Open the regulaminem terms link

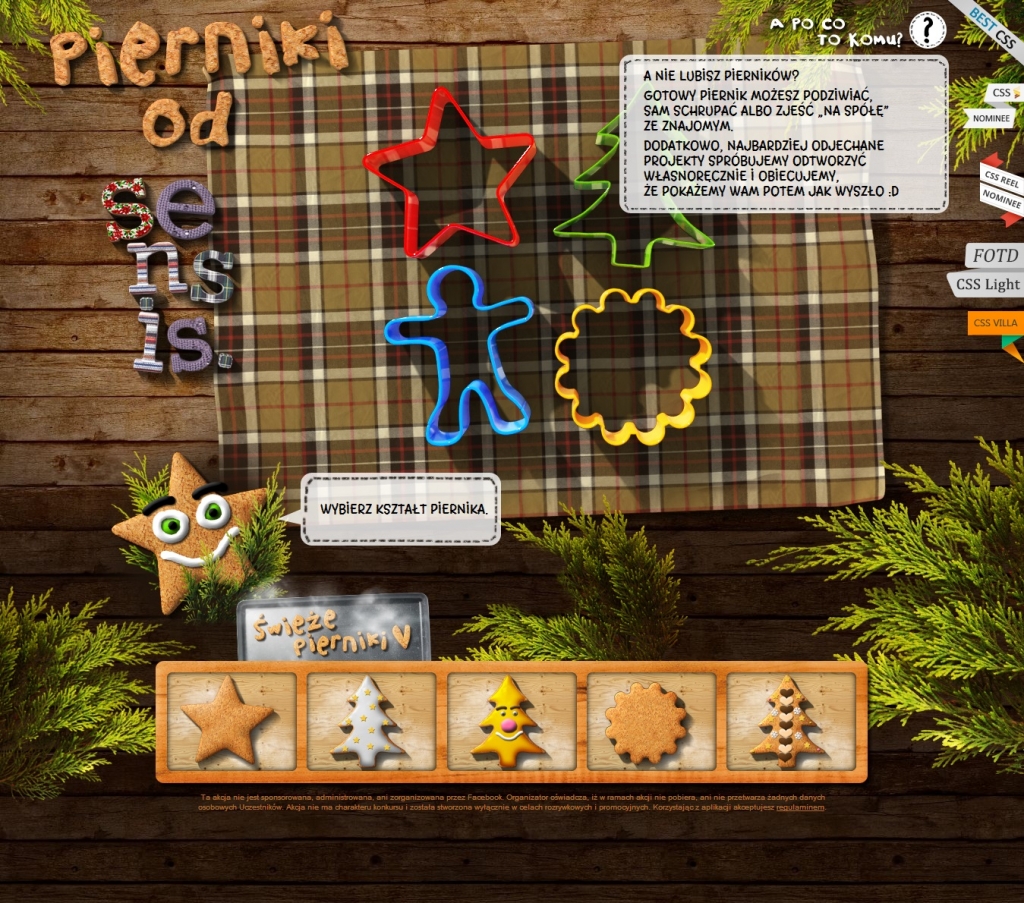(800, 807)
